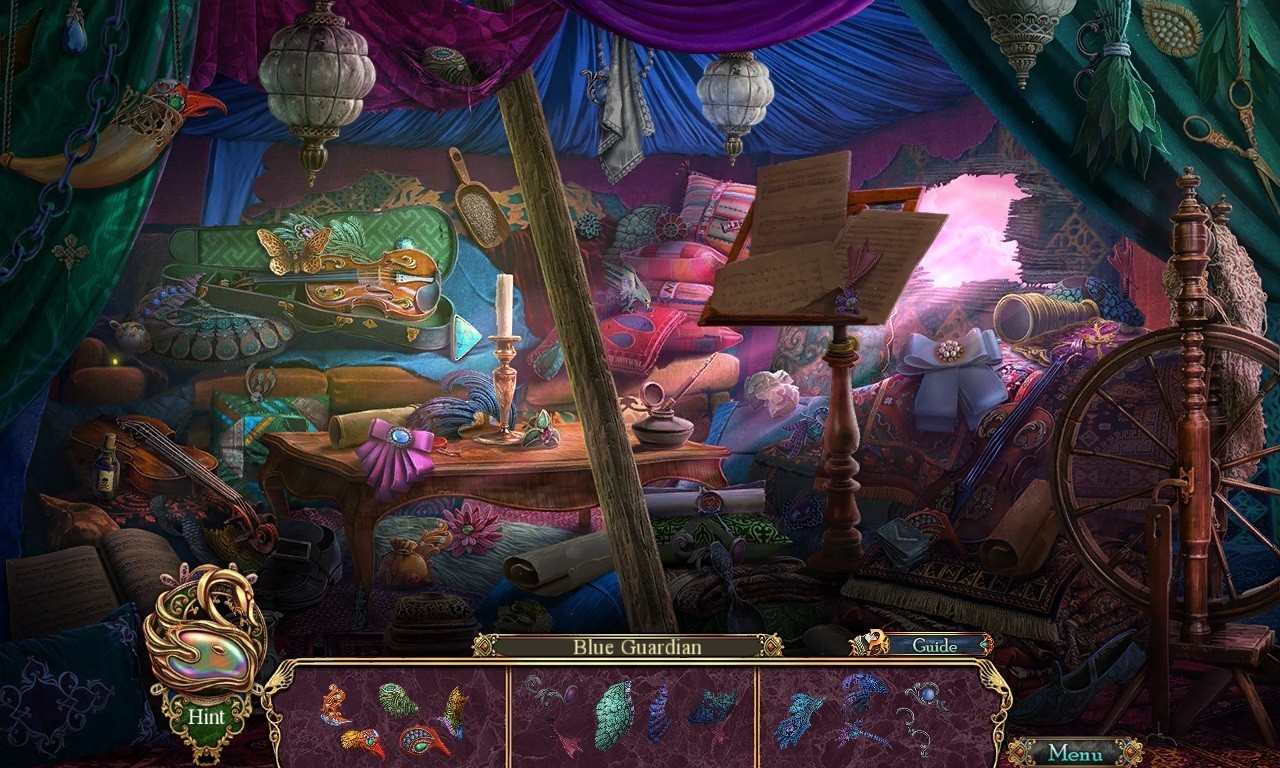Click the purple jeweled feather silhouette
The height and width of the screenshot is (768, 1280).
(x=570, y=693)
